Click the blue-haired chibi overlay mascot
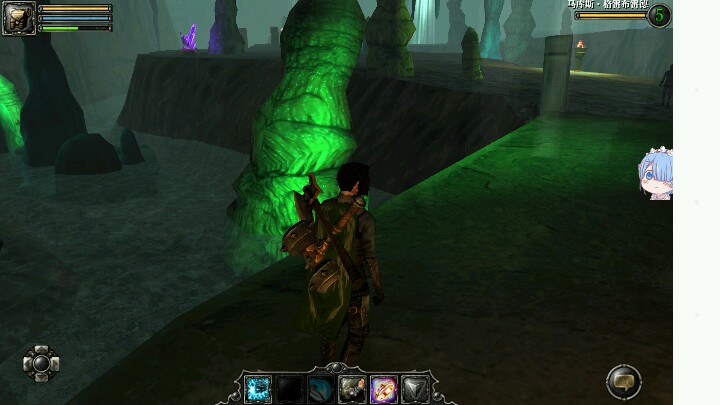Image resolution: width=720 pixels, height=405 pixels. point(656,175)
